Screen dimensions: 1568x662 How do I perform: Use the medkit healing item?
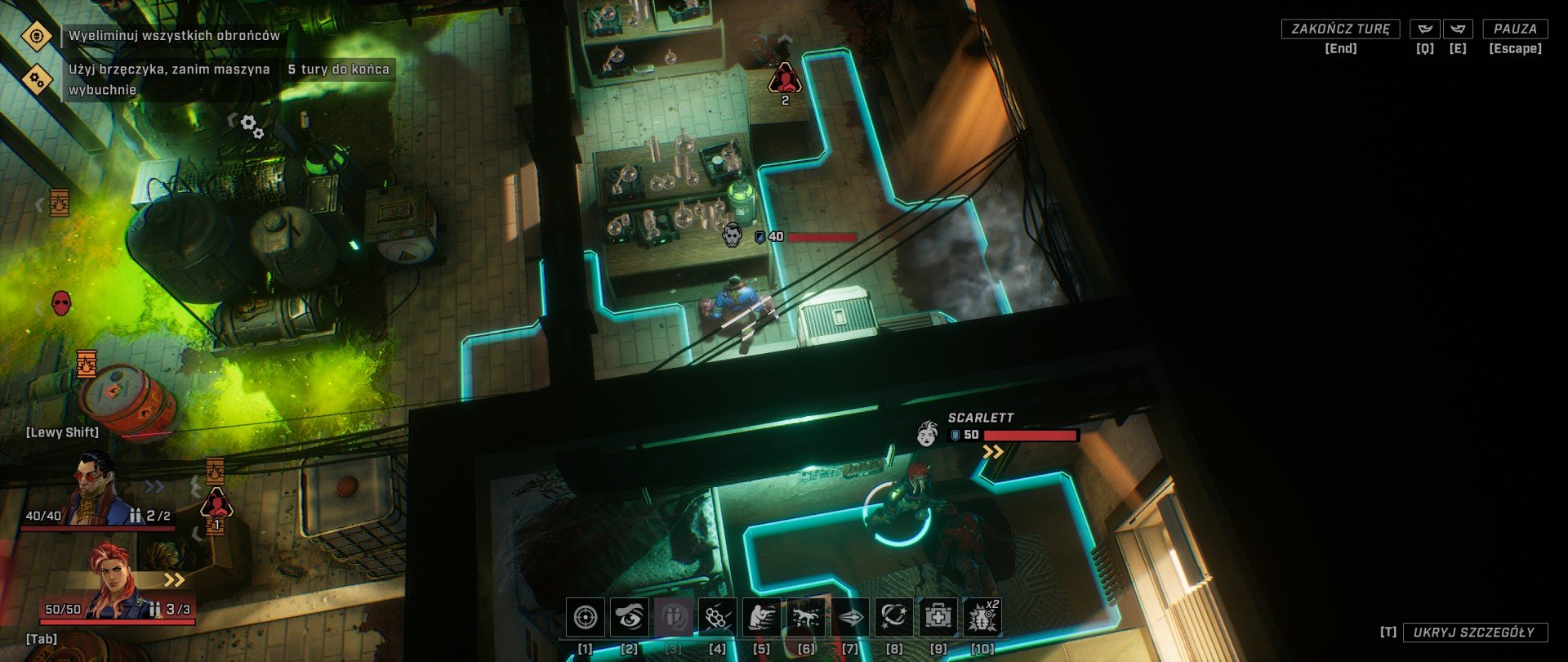[938, 617]
